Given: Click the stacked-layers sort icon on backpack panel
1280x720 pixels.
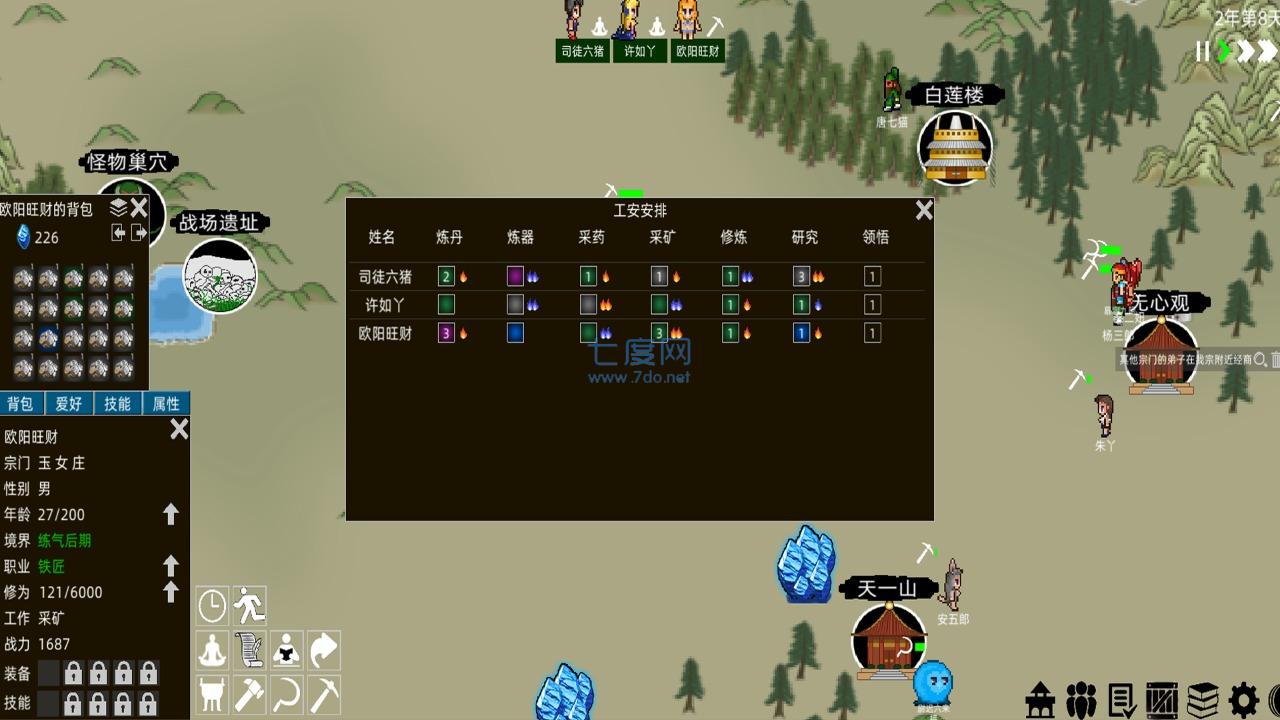Looking at the screenshot, I should tap(117, 208).
